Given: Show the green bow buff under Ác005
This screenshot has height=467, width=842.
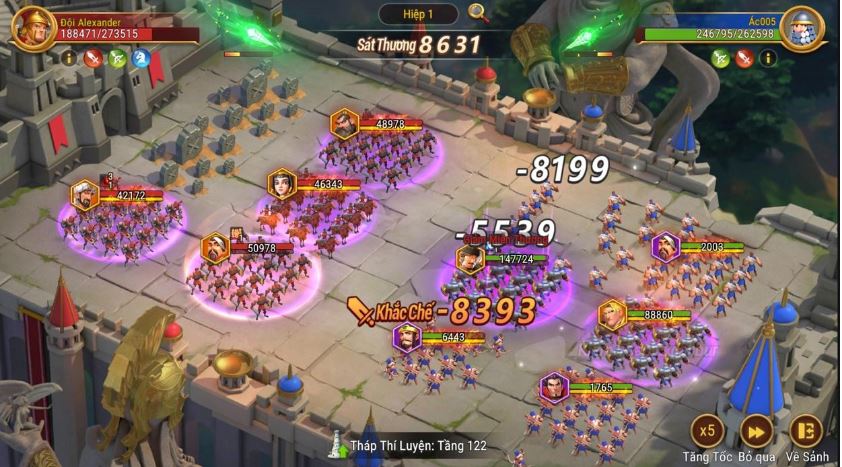Looking at the screenshot, I should [x=719, y=58].
